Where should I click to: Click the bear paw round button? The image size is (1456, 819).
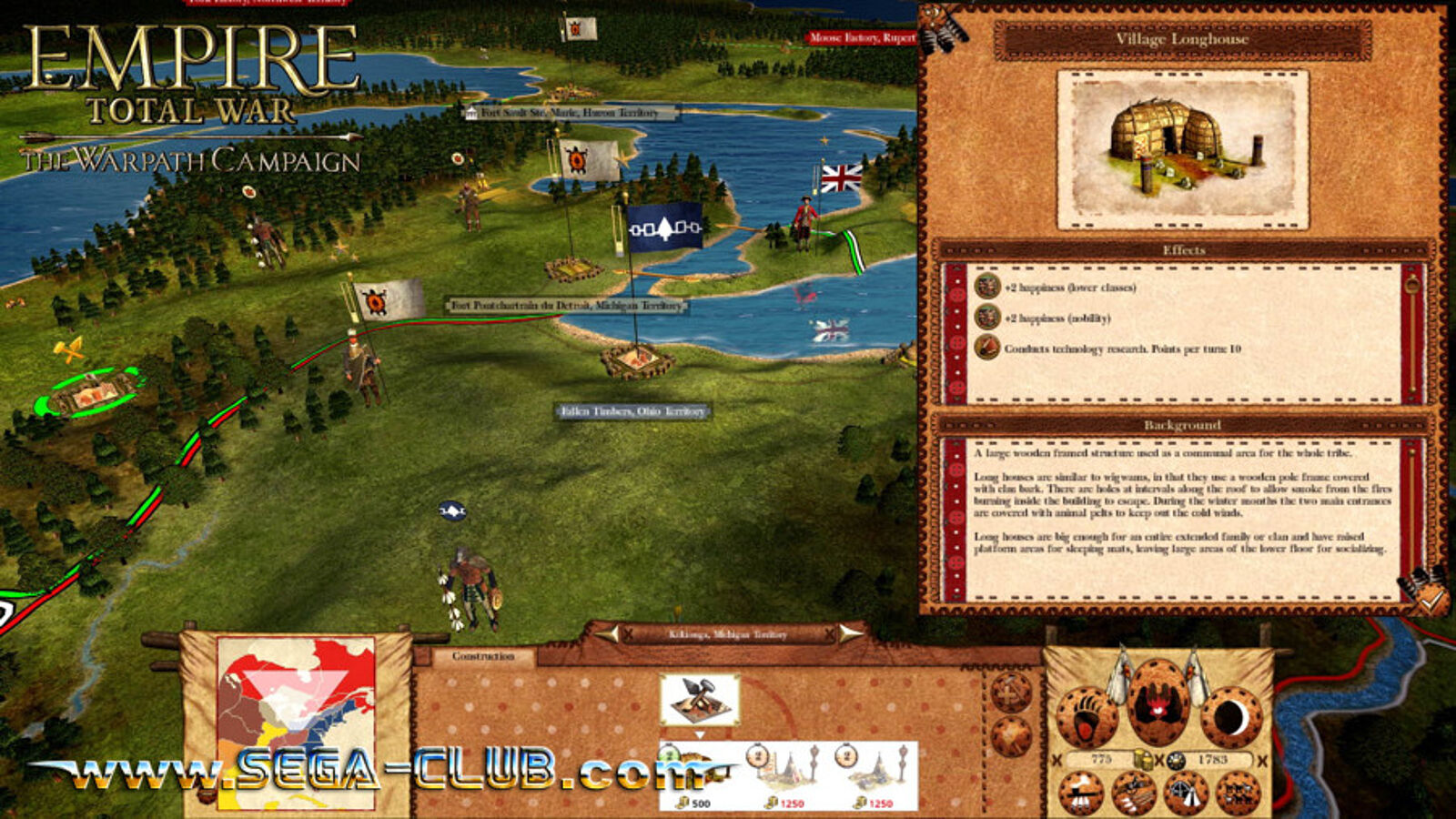1087,717
